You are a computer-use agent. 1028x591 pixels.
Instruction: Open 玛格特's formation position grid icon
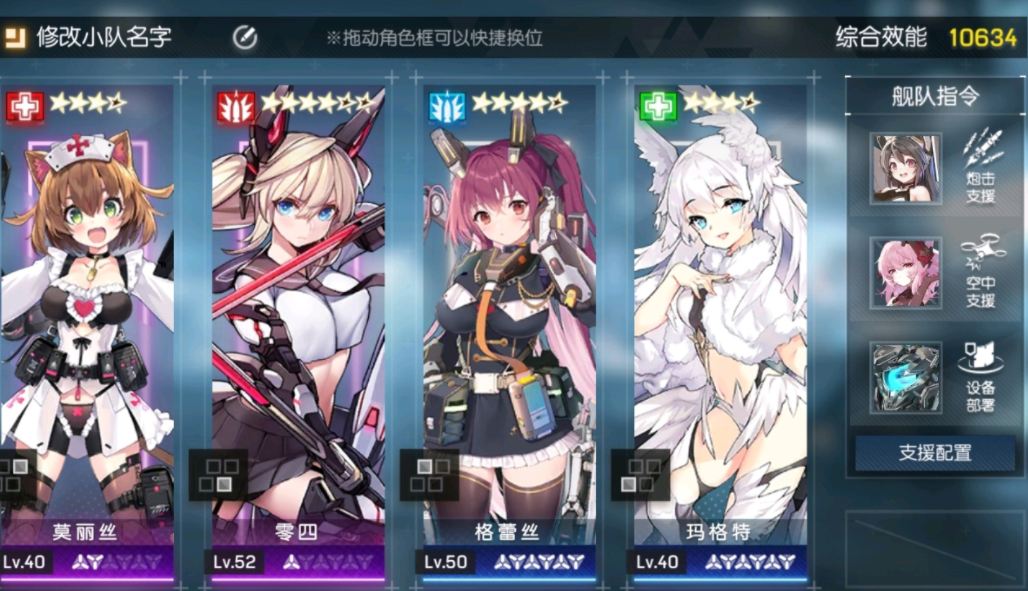tap(641, 474)
